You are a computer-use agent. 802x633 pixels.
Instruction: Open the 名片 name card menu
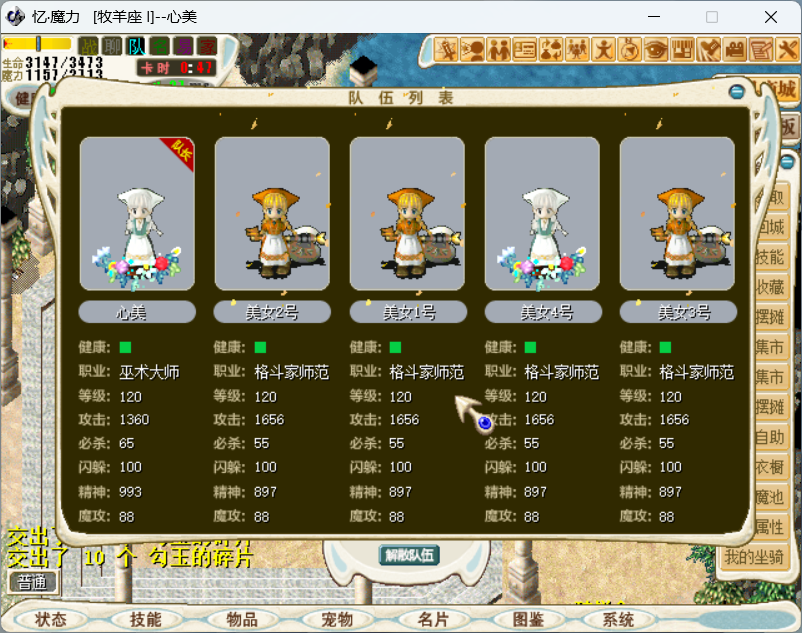[432, 620]
